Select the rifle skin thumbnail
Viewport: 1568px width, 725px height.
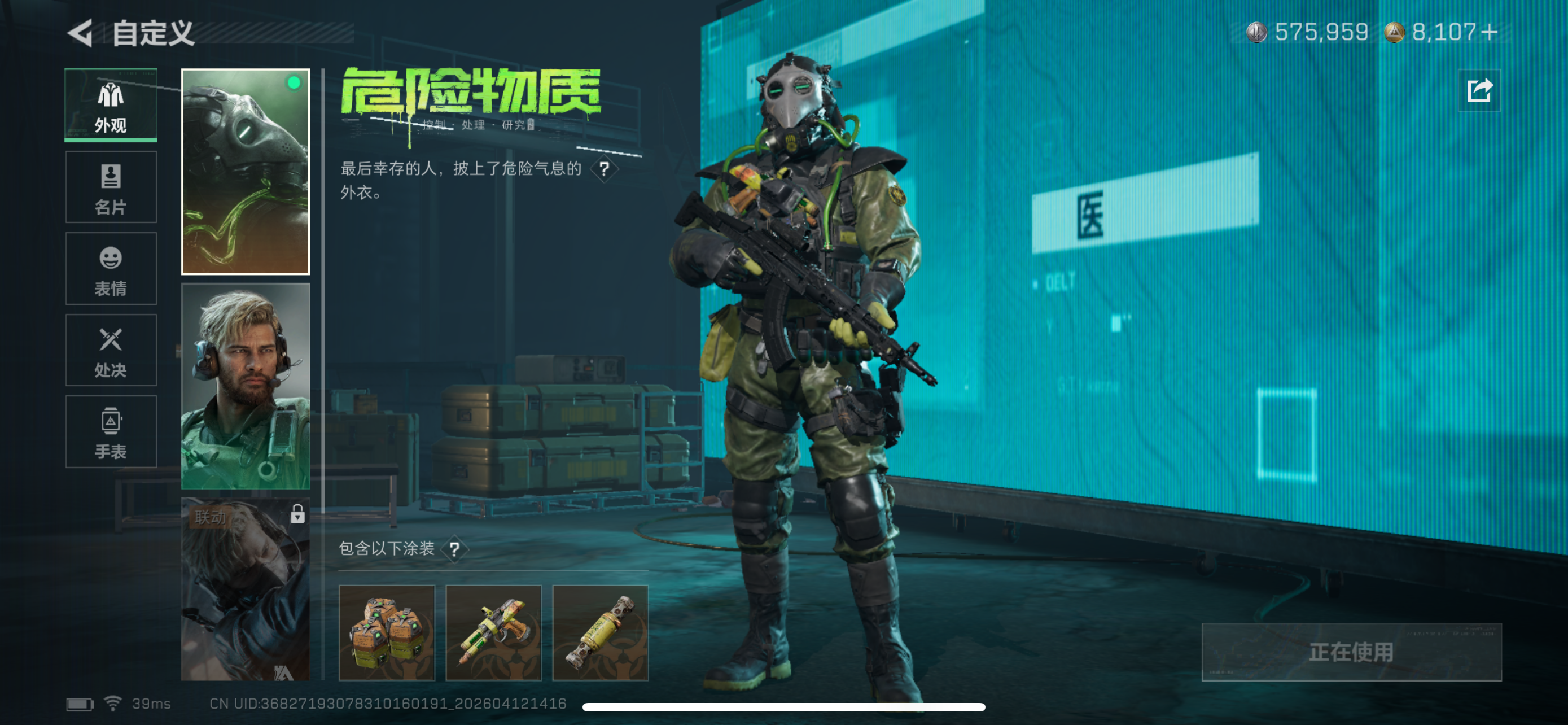coord(494,633)
